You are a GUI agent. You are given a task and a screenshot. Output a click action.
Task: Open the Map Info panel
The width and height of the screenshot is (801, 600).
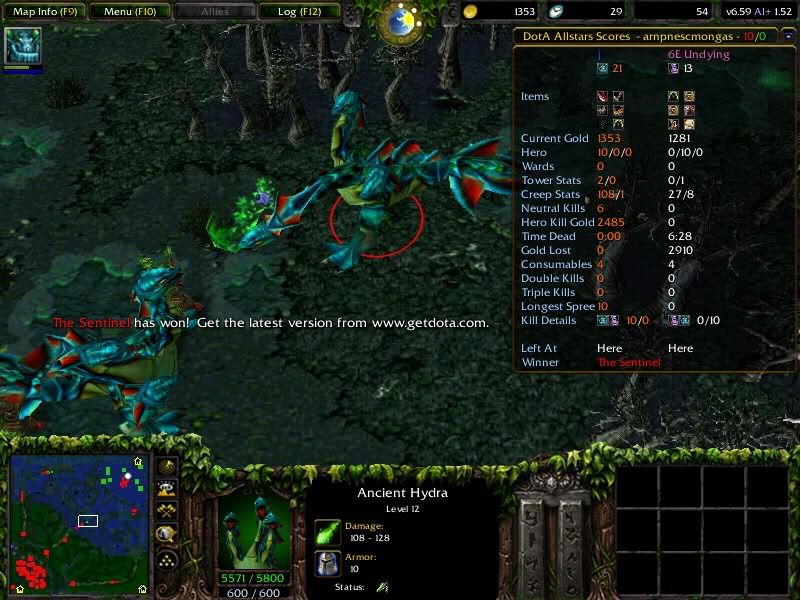tap(44, 12)
